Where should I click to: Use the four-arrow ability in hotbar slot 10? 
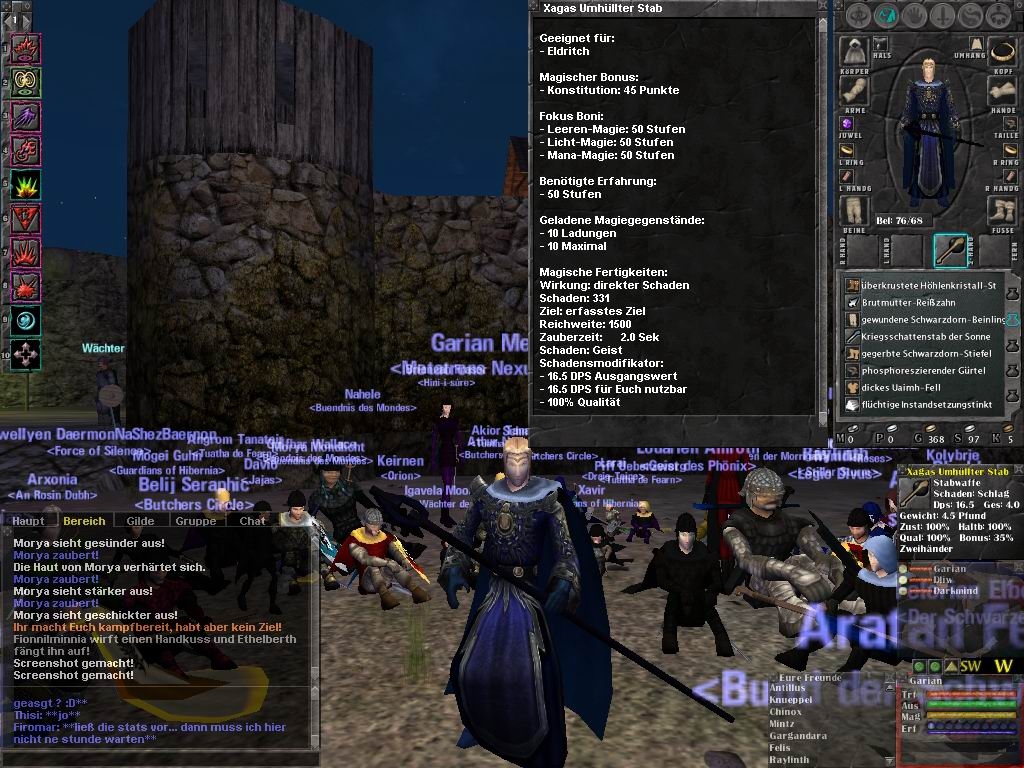[x=25, y=354]
